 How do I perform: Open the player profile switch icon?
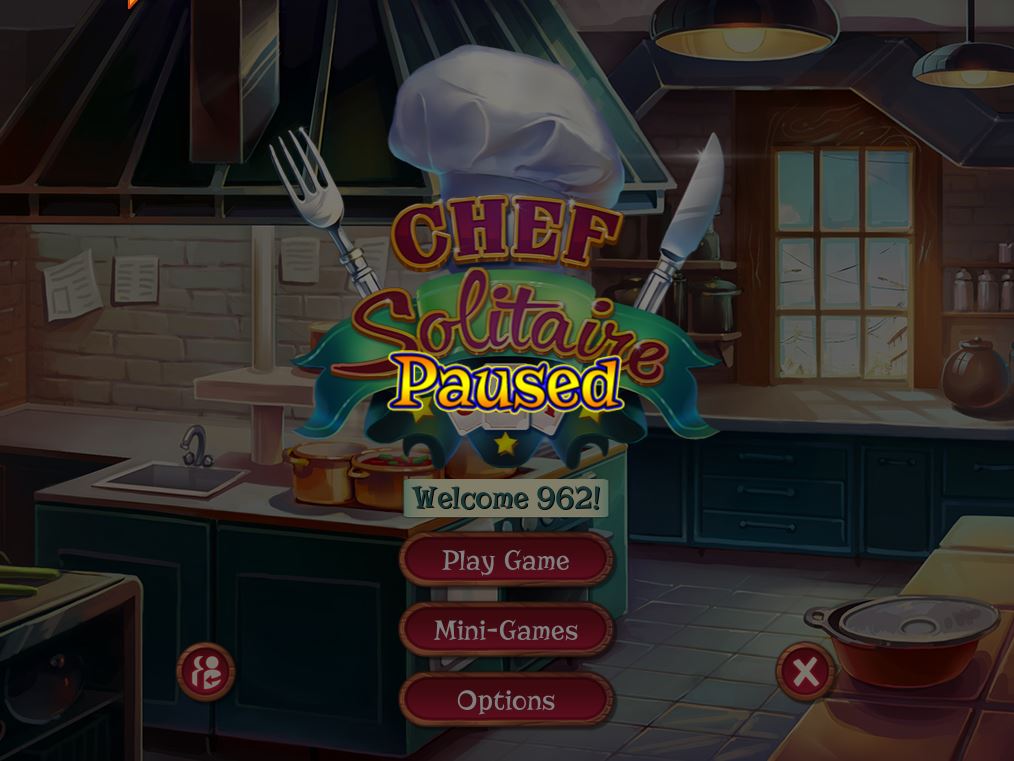point(206,671)
